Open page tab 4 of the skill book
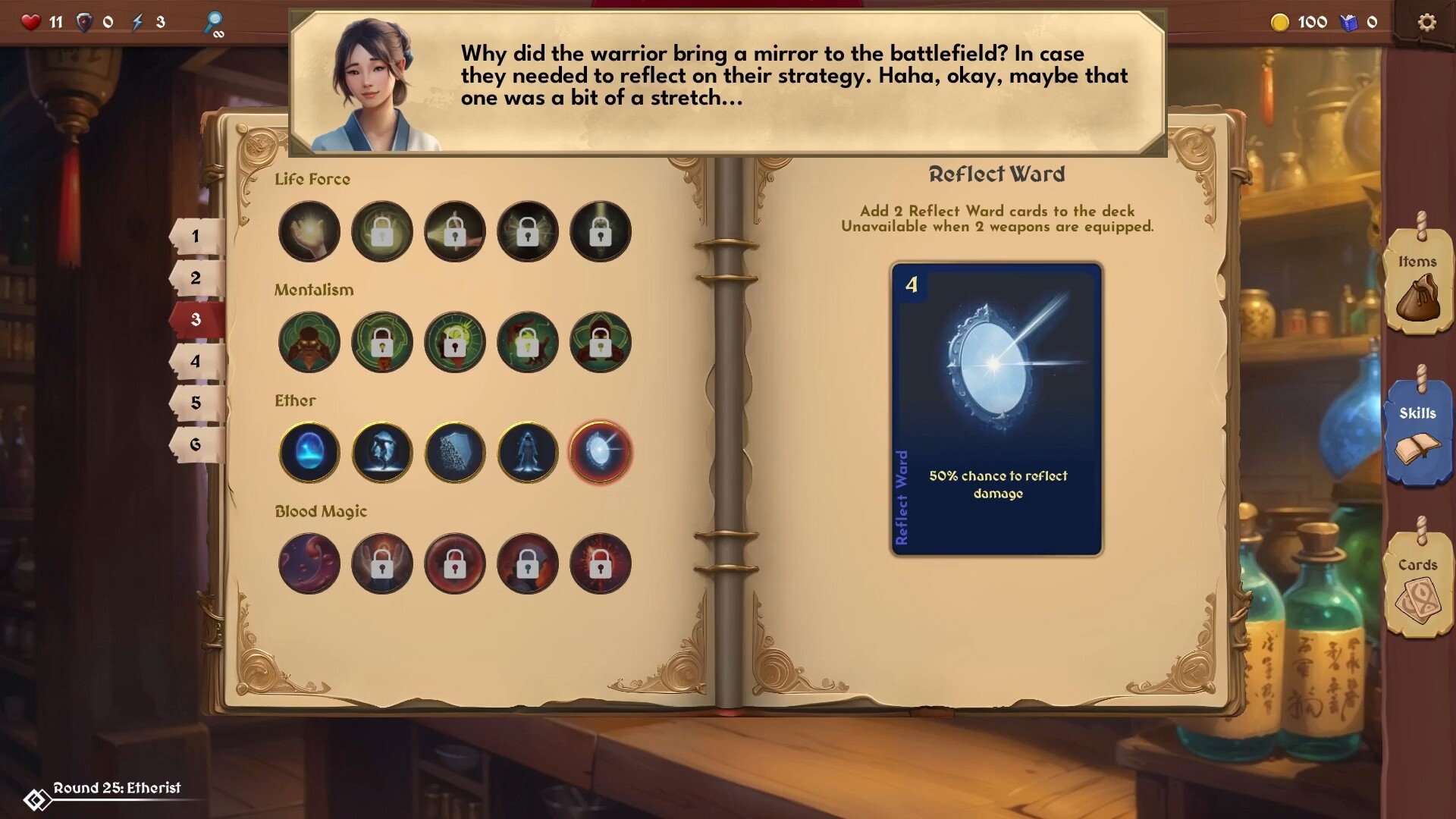The height and width of the screenshot is (819, 1456). coord(196,362)
